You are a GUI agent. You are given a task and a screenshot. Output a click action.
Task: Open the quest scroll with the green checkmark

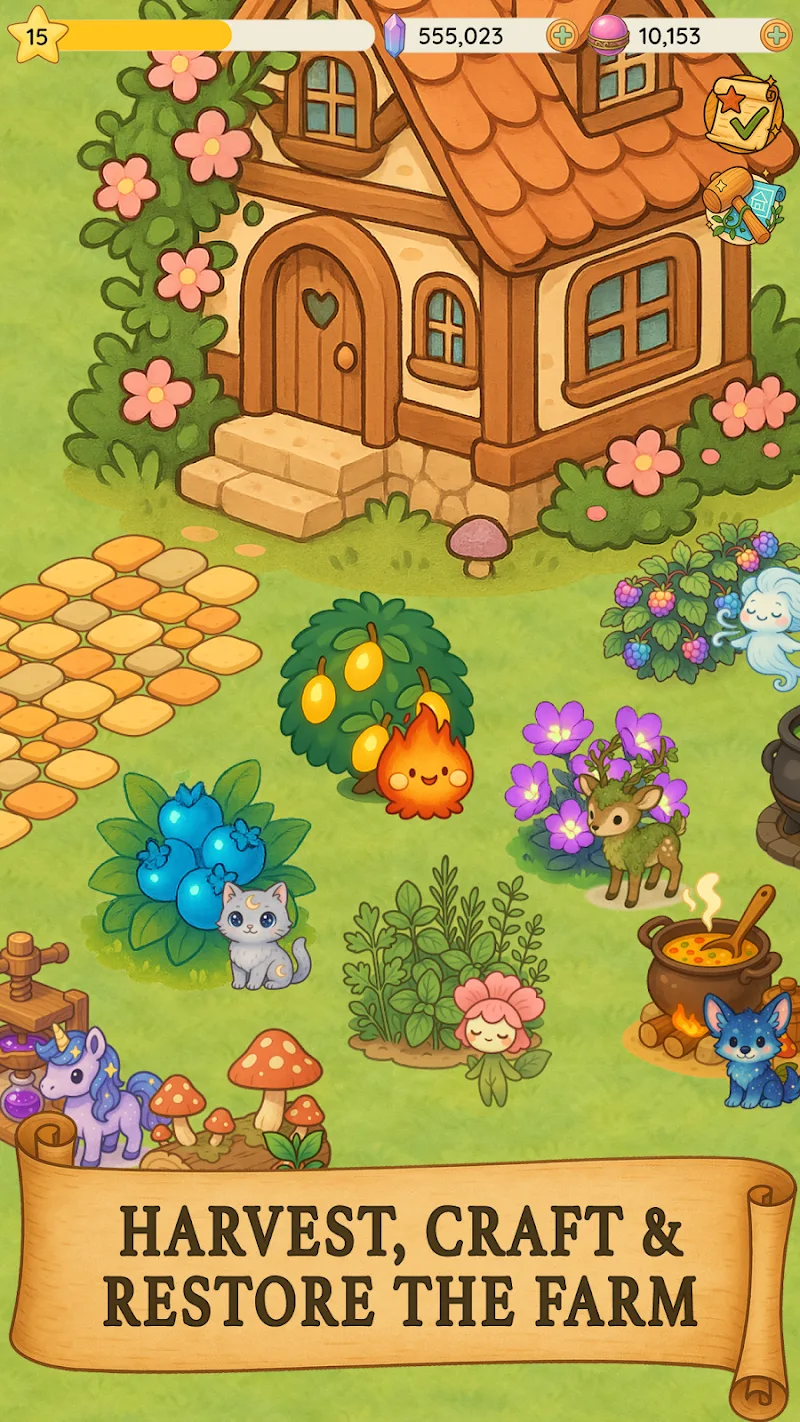click(743, 113)
